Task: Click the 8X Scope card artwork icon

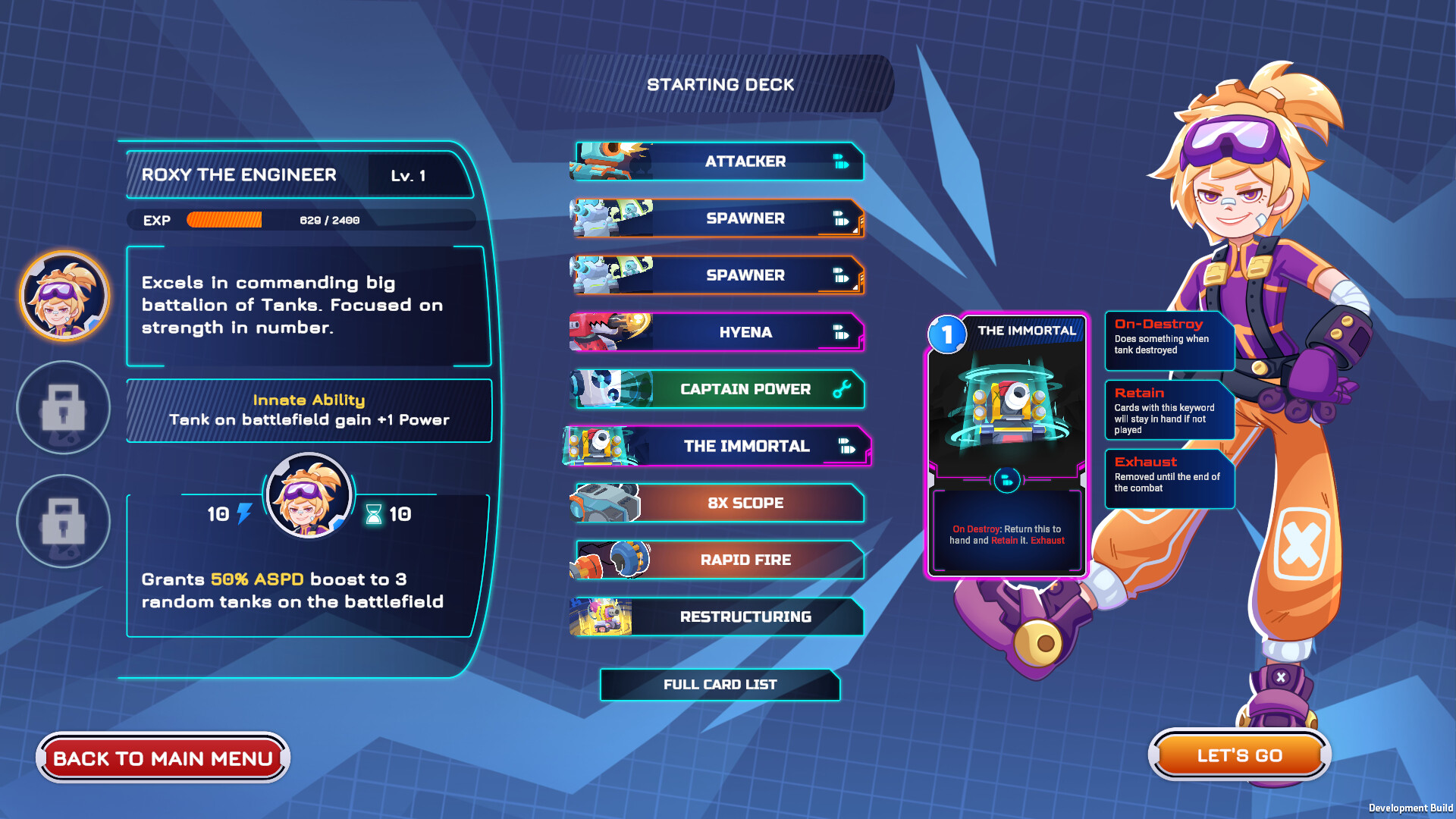Action: coord(607,502)
